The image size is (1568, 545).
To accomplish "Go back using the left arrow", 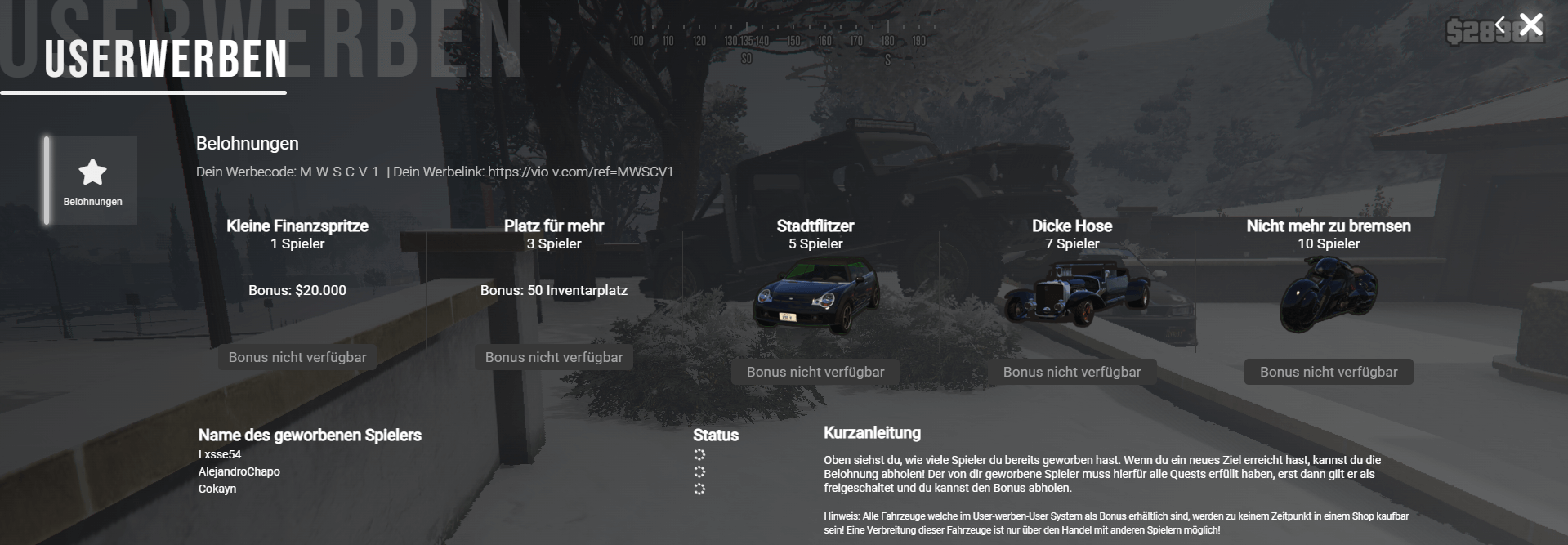I will click(x=1499, y=25).
